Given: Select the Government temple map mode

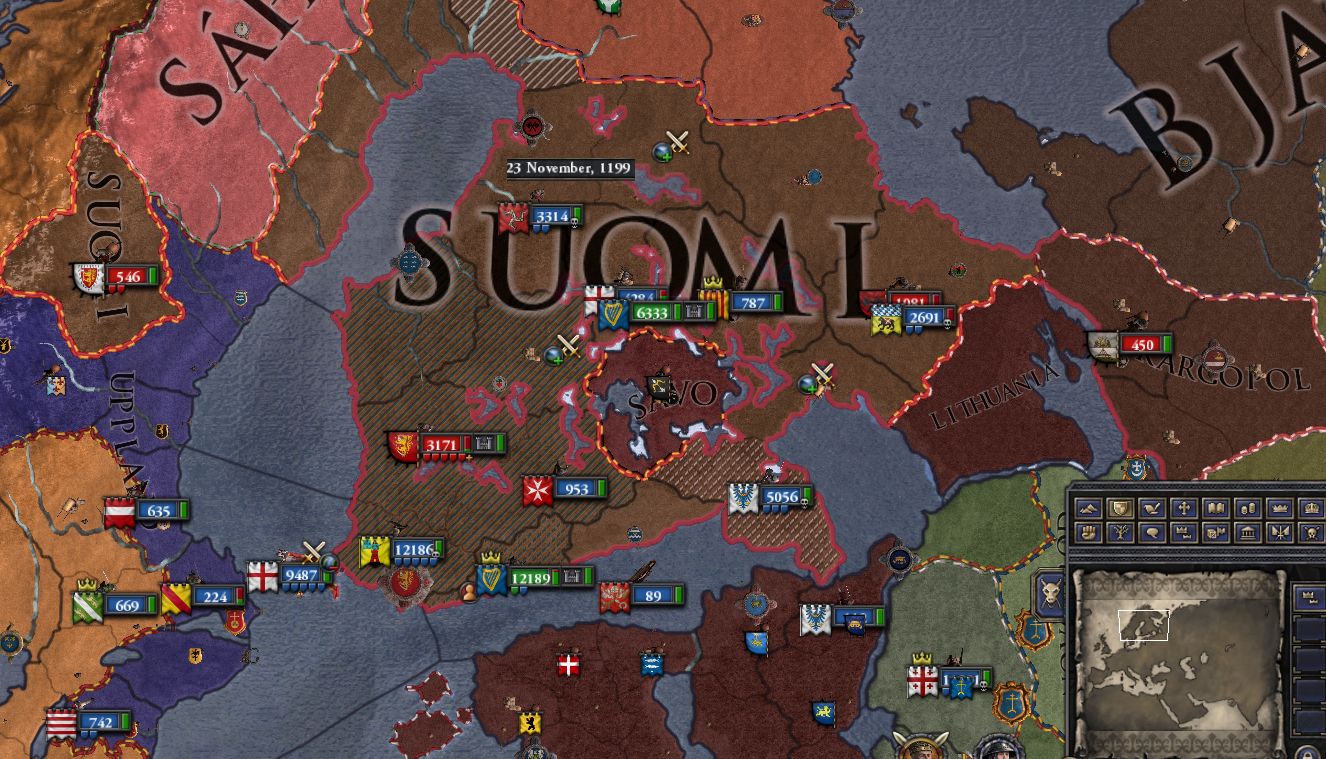Looking at the screenshot, I should click(x=1248, y=533).
